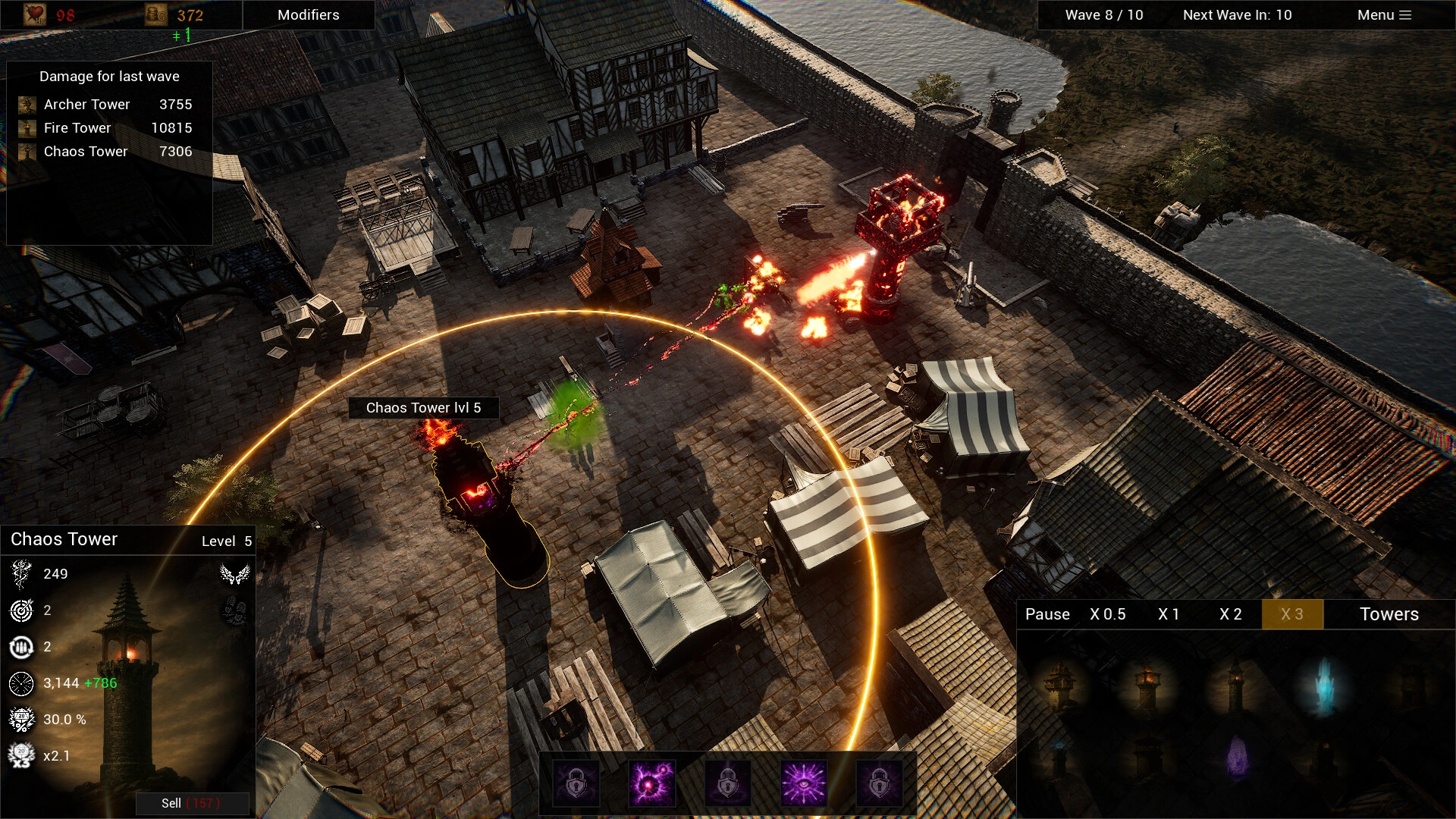Select the plain stone tower thumbnail, third in row
The height and width of the screenshot is (819, 1456).
point(1235,690)
